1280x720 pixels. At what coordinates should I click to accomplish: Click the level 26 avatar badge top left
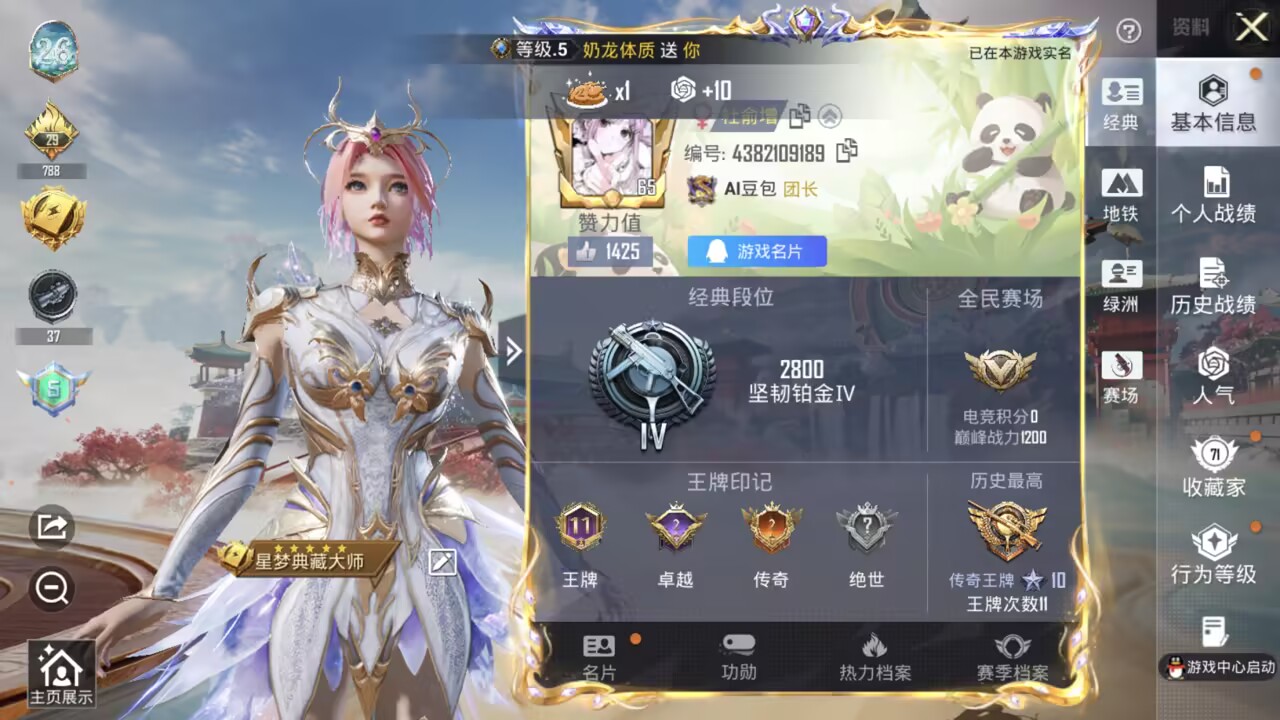click(55, 48)
